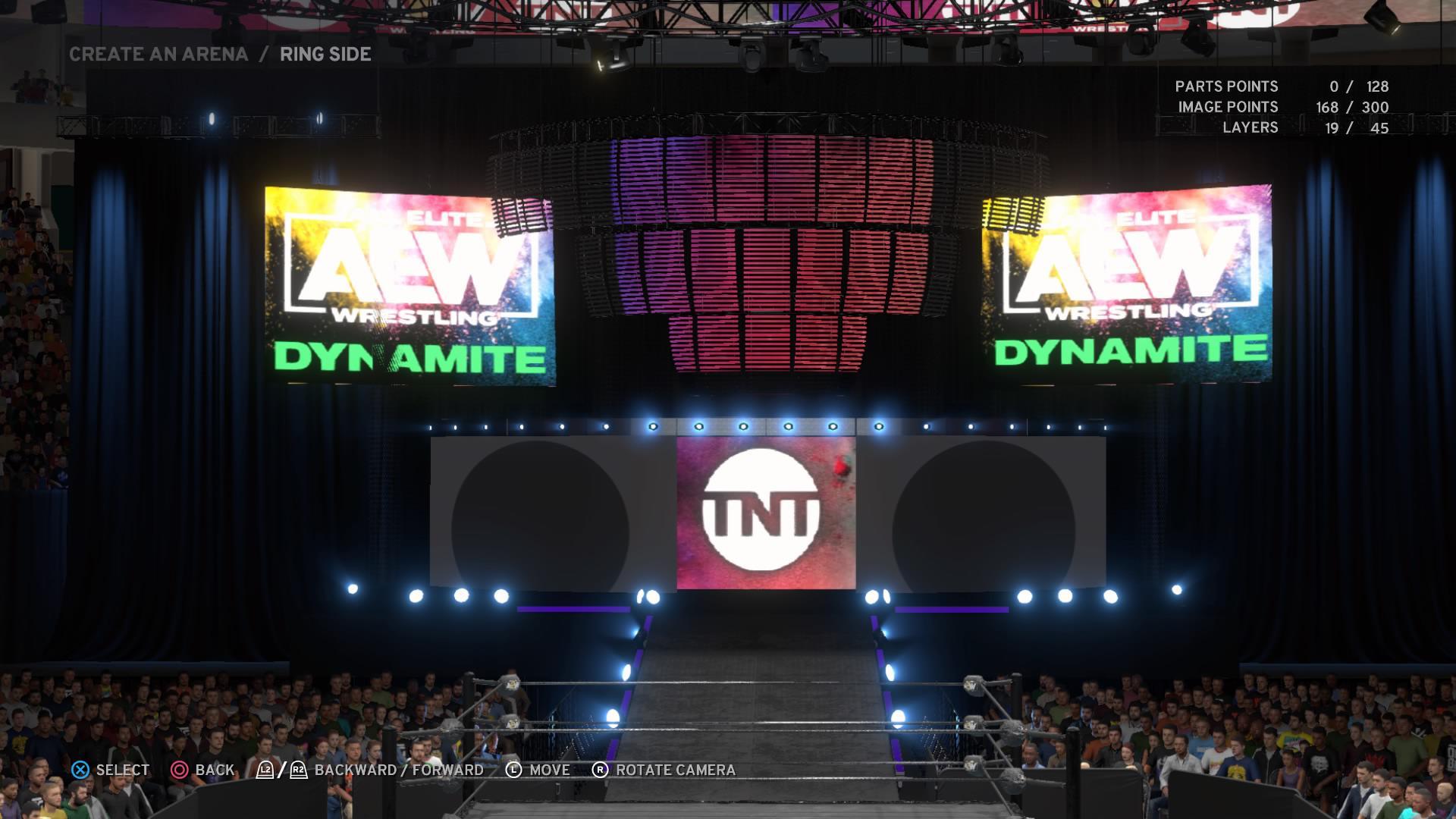Click the circle Back button prompt

tap(180, 770)
